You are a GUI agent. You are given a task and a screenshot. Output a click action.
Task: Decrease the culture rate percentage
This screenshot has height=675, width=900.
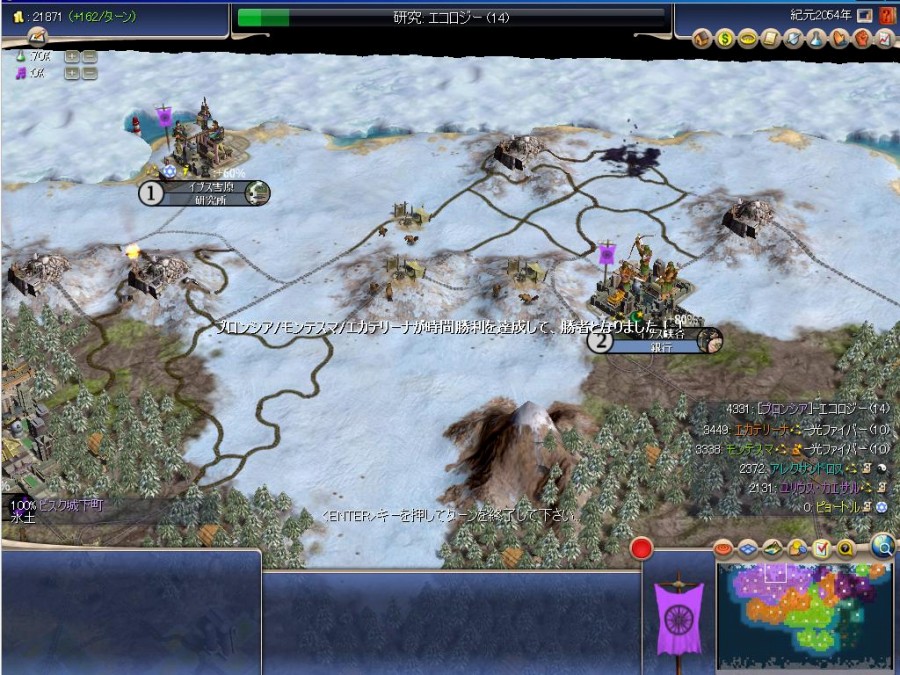click(89, 73)
